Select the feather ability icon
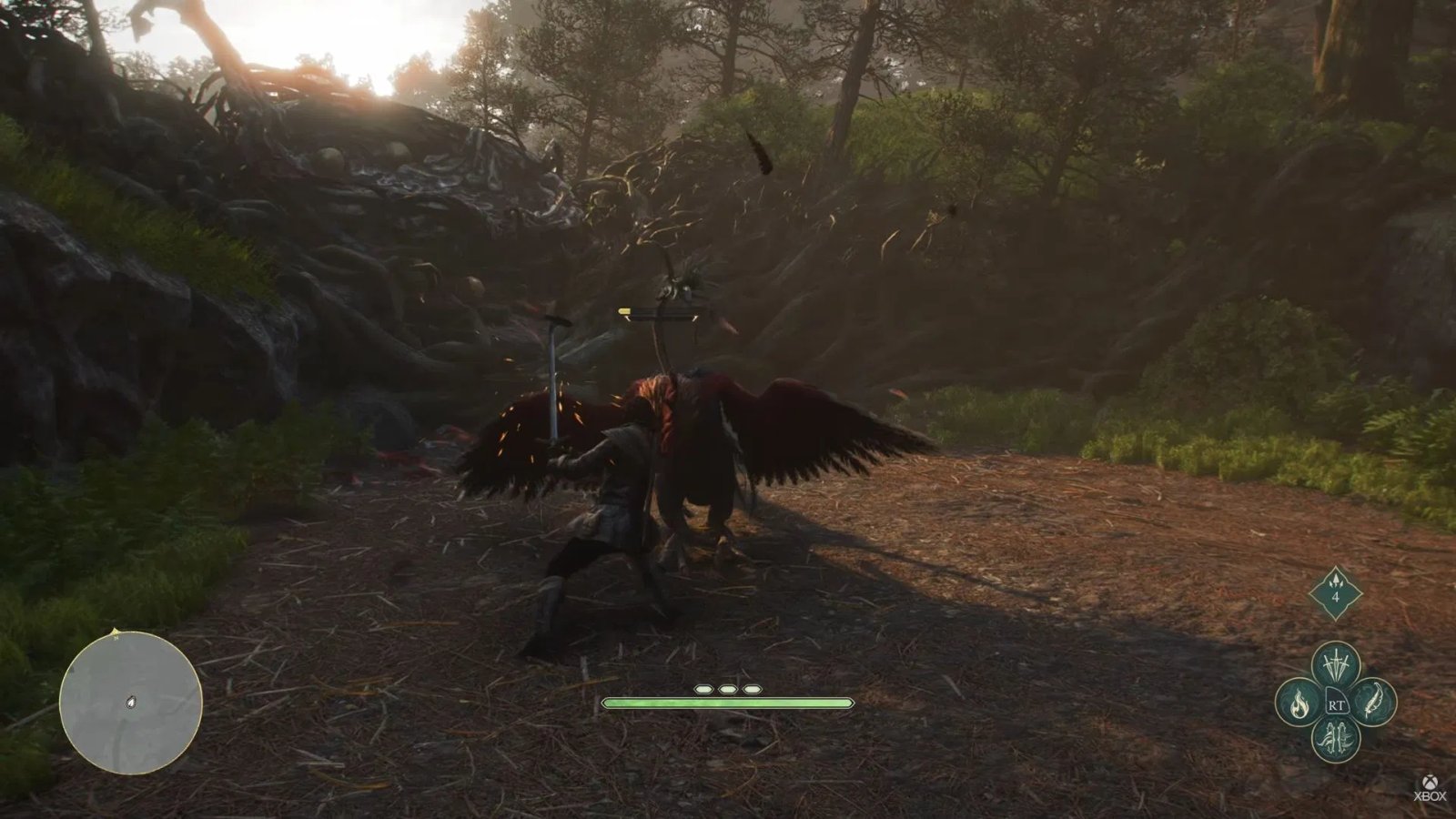Viewport: 1456px width, 819px height. [1373, 702]
